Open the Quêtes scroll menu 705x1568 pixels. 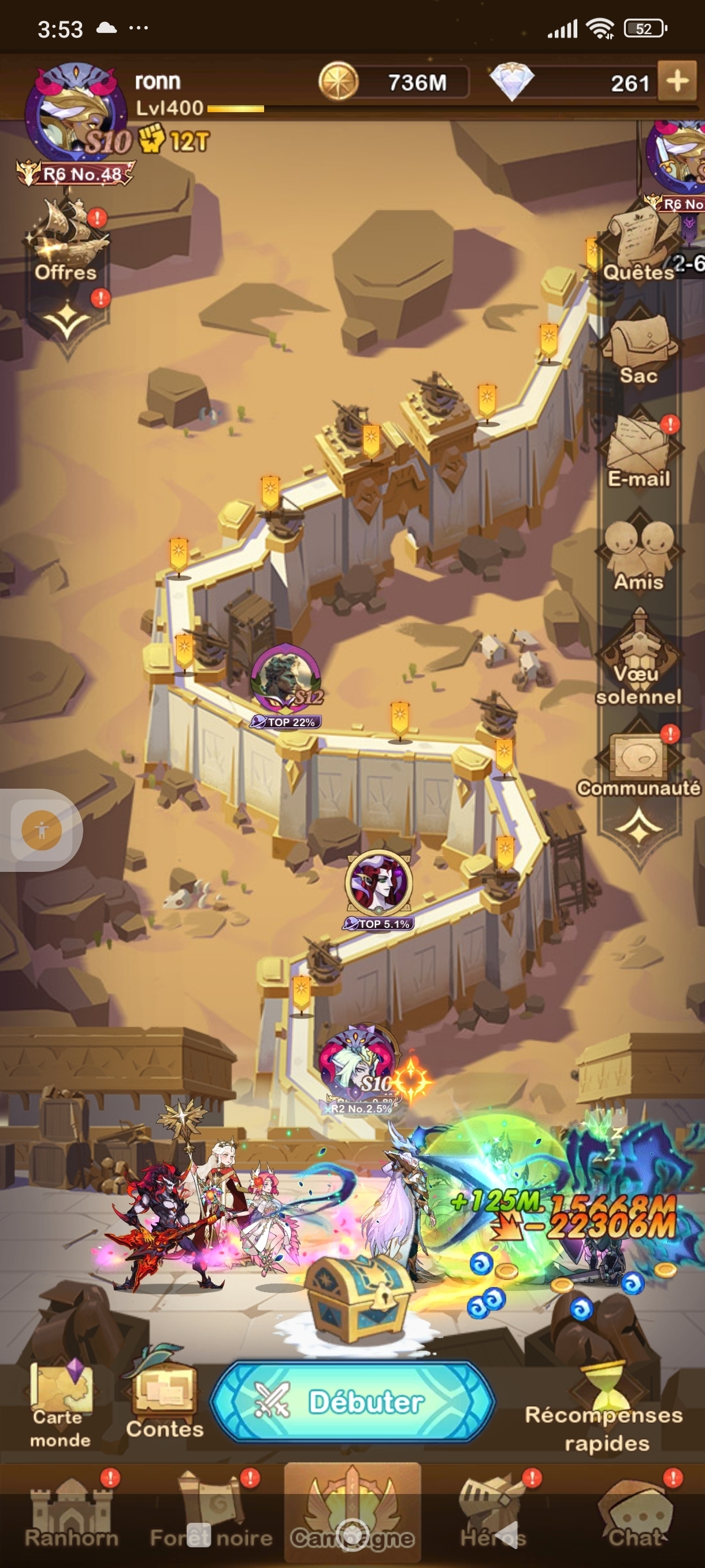click(x=638, y=246)
